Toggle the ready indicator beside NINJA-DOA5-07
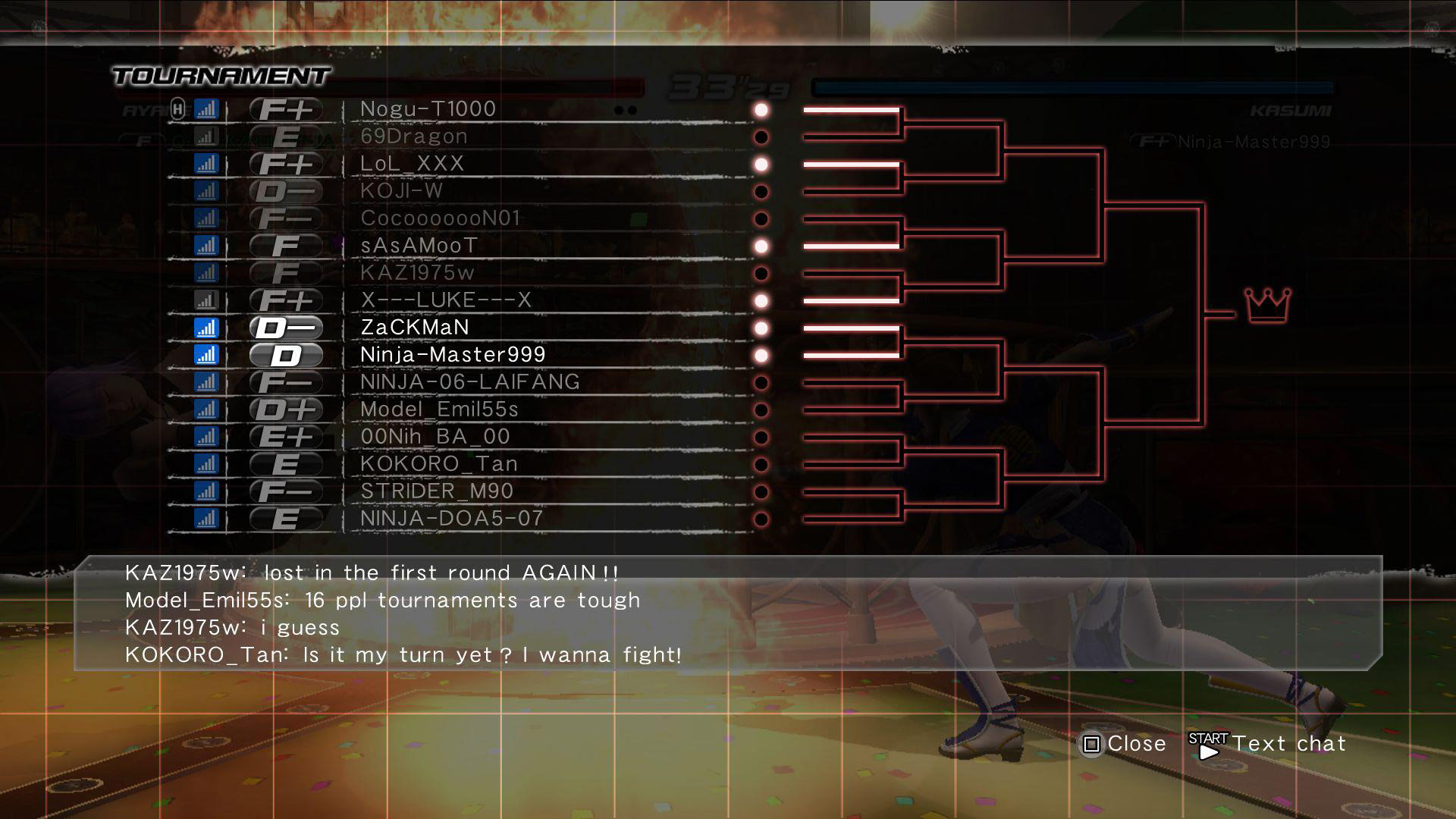This screenshot has width=1456, height=819. [761, 518]
